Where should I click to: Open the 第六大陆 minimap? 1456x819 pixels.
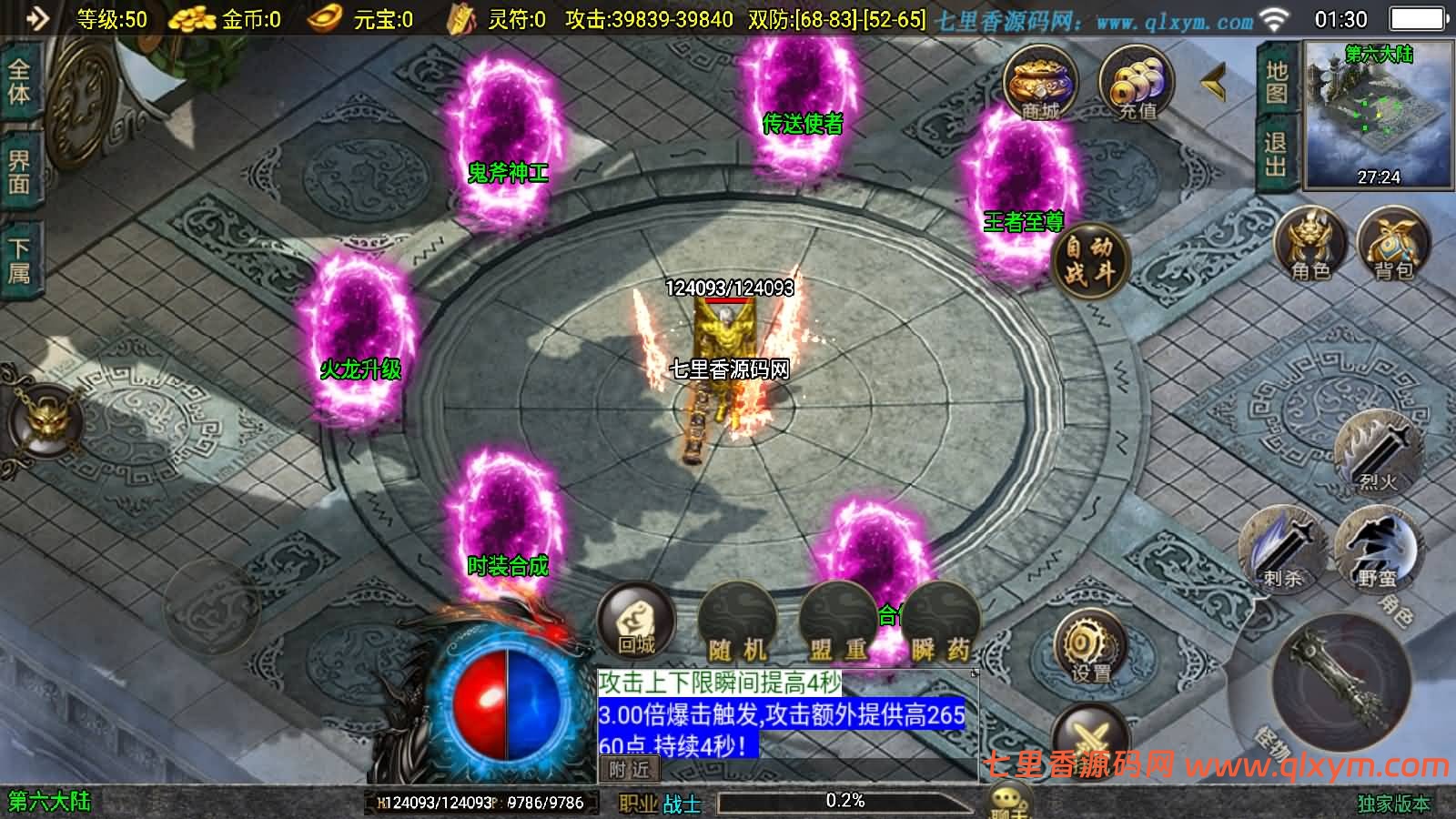pos(1379,114)
